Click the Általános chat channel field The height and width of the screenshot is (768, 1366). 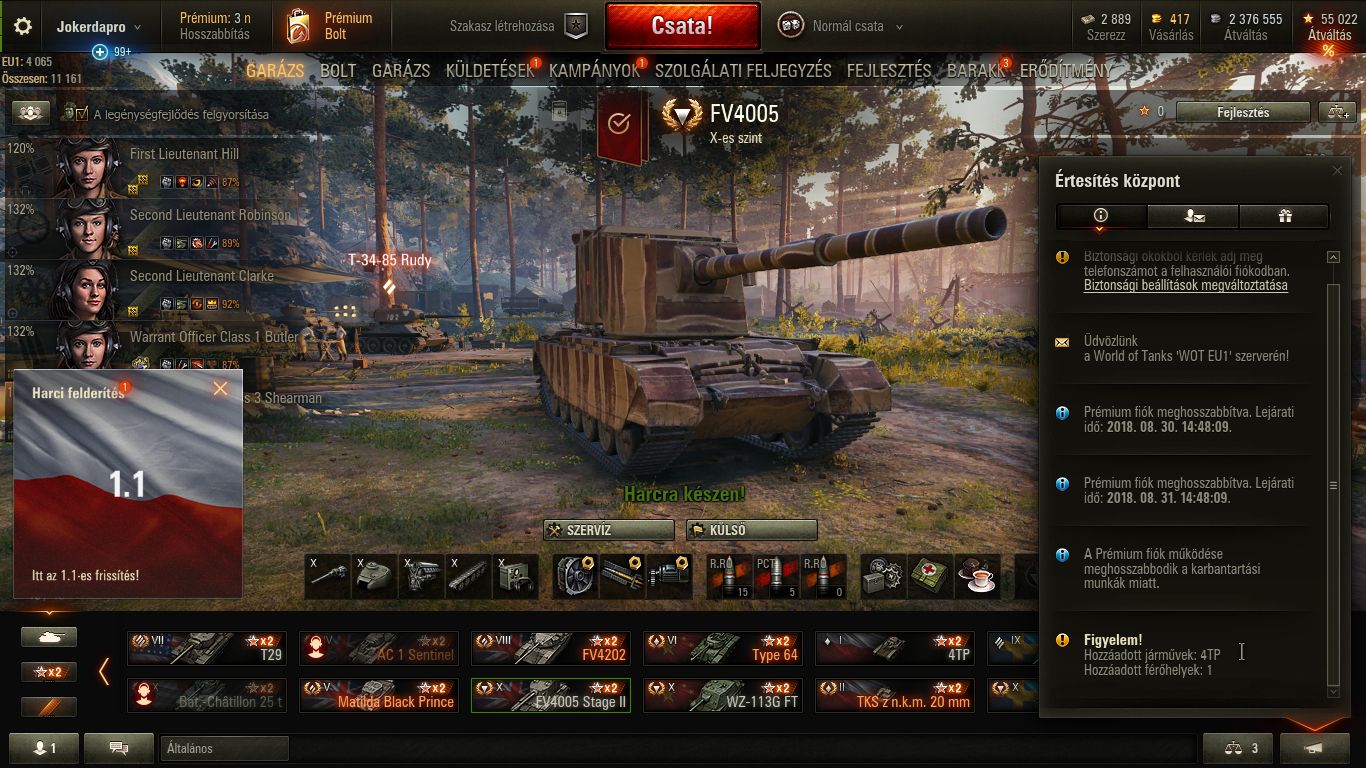[x=224, y=748]
